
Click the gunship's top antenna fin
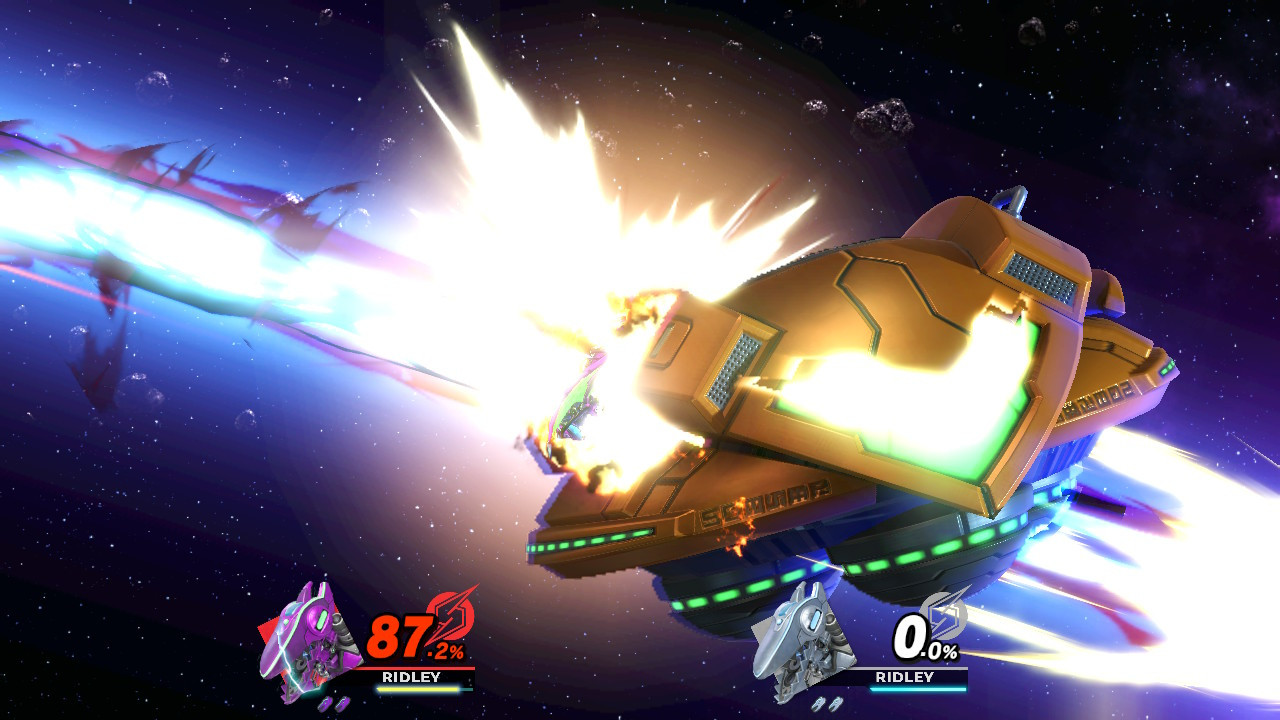point(1013,200)
